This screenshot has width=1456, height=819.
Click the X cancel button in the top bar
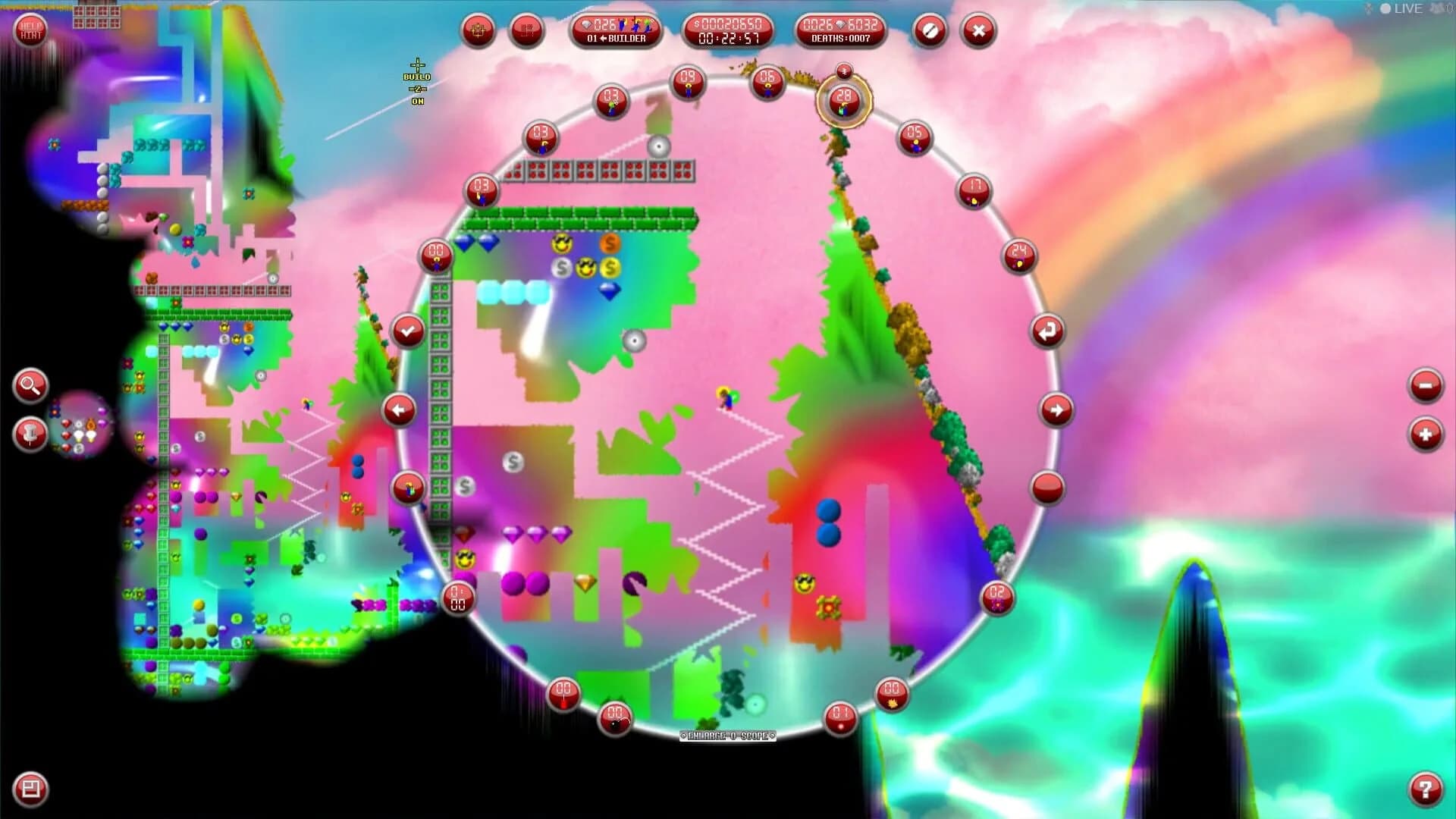pyautogui.click(x=977, y=30)
